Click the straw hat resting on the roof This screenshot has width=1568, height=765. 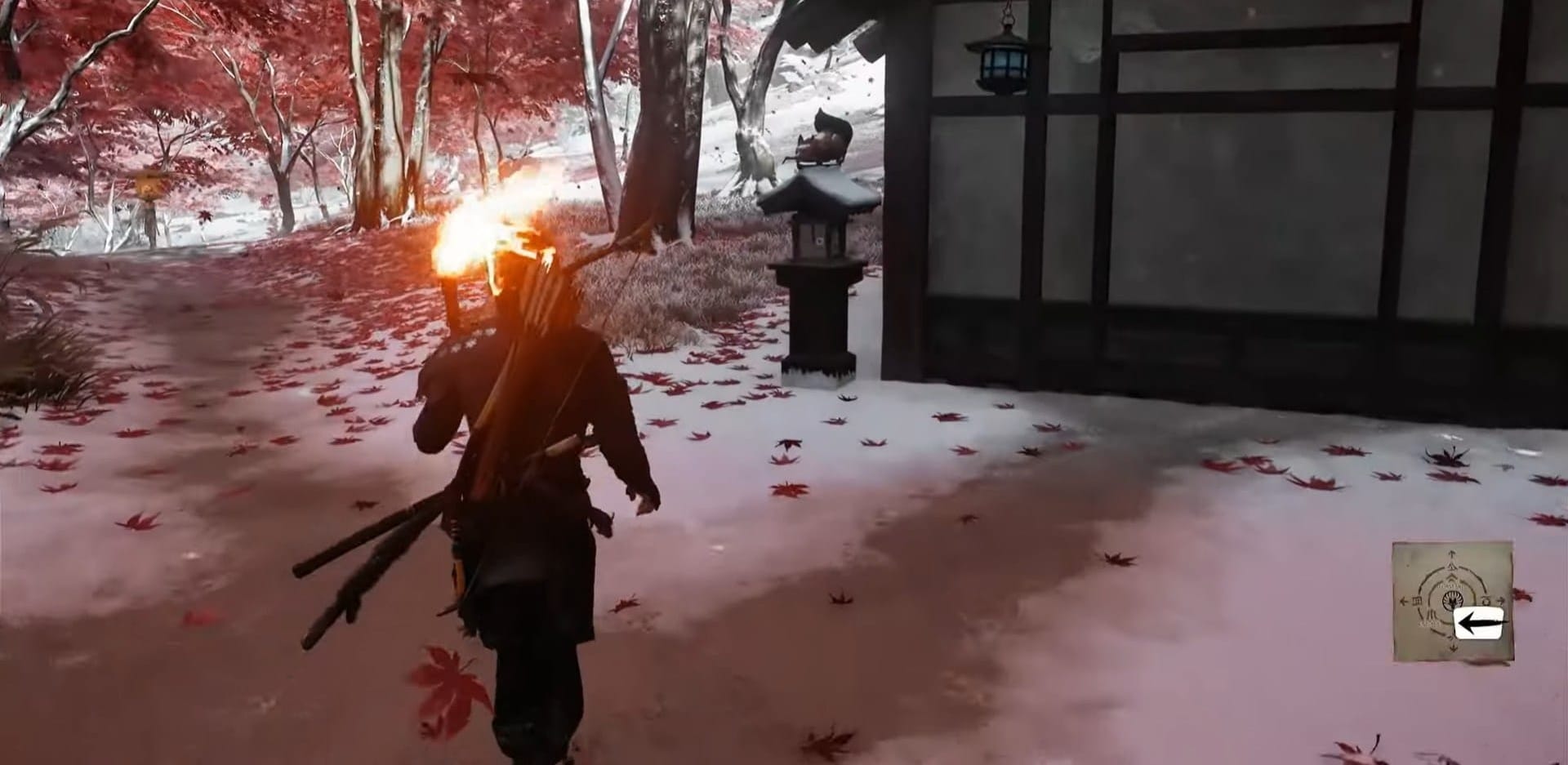pyautogui.click(x=825, y=139)
